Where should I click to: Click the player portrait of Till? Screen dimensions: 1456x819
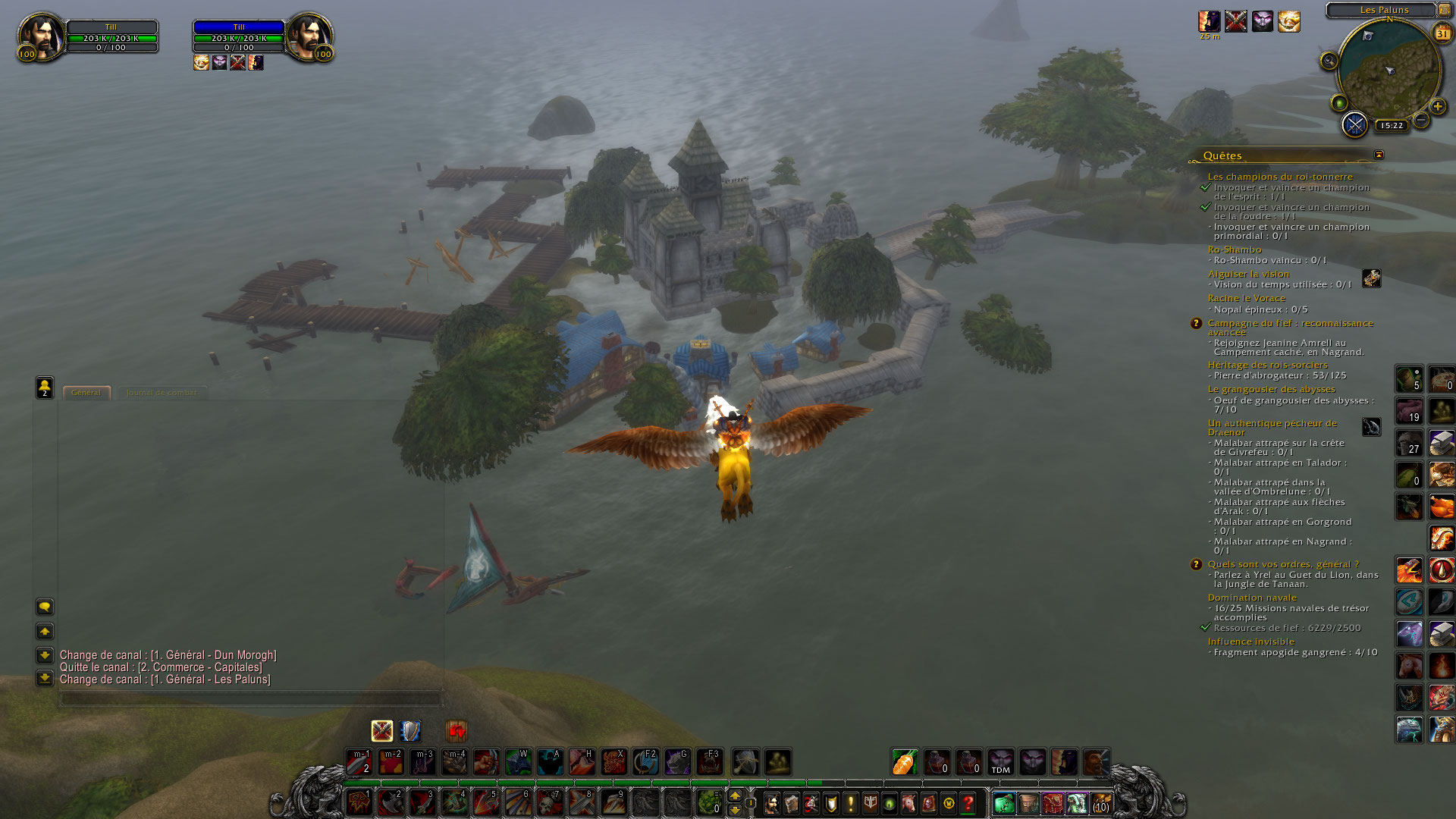pos(41,36)
